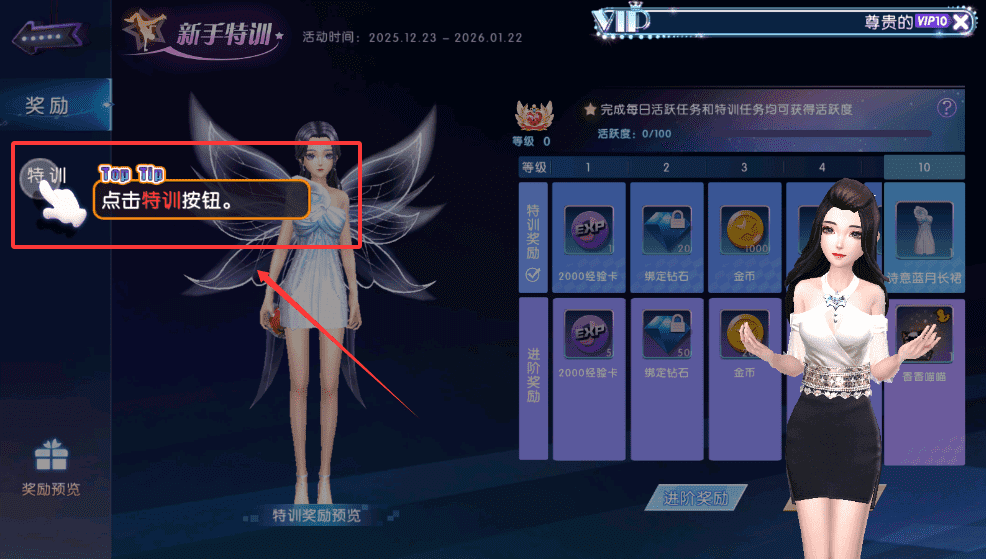Toggle the checkmark under 特训奖励
This screenshot has width=986, height=559.
[532, 276]
